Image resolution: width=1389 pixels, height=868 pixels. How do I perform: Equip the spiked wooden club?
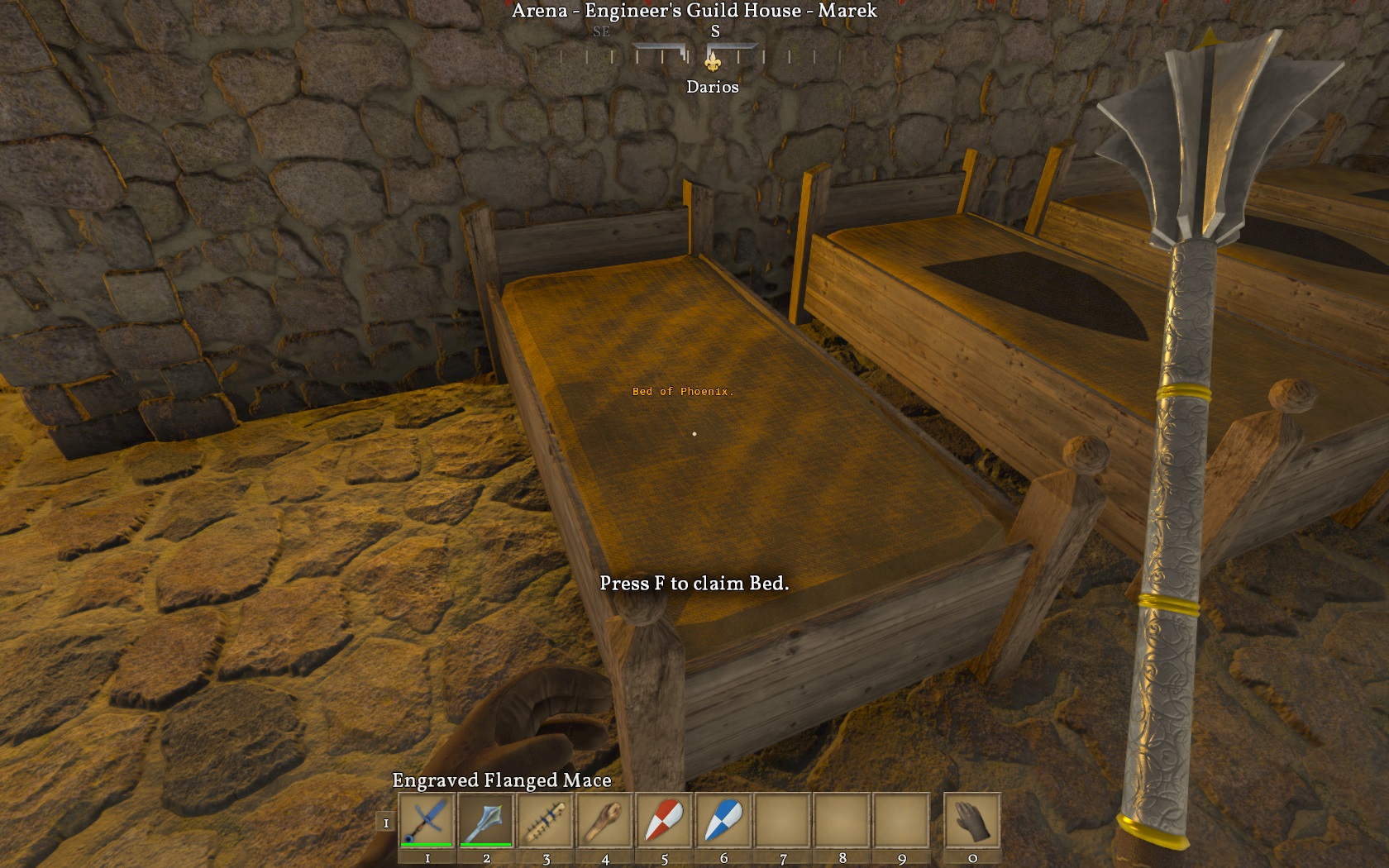546,820
